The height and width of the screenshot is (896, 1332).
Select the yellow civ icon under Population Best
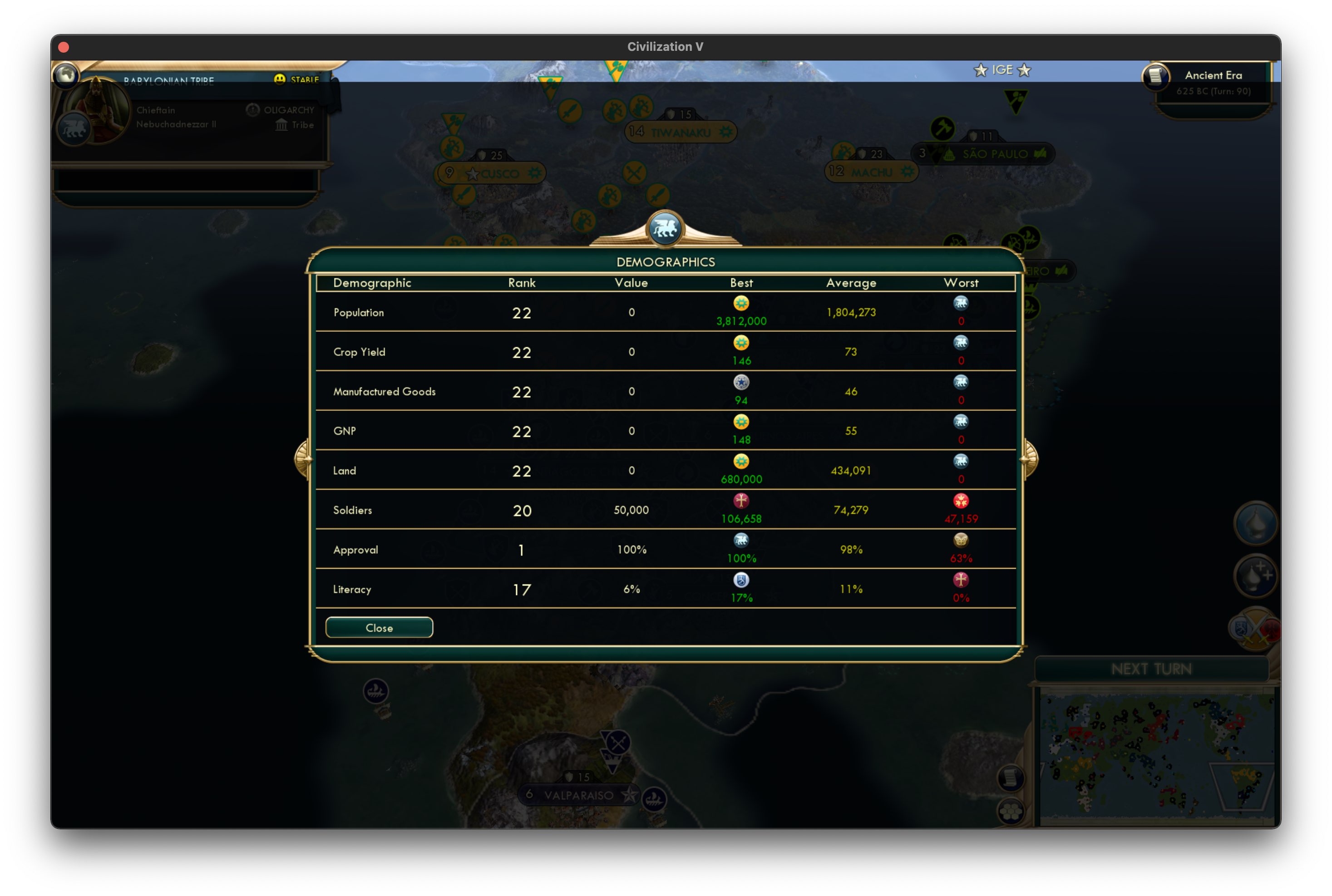pos(741,303)
